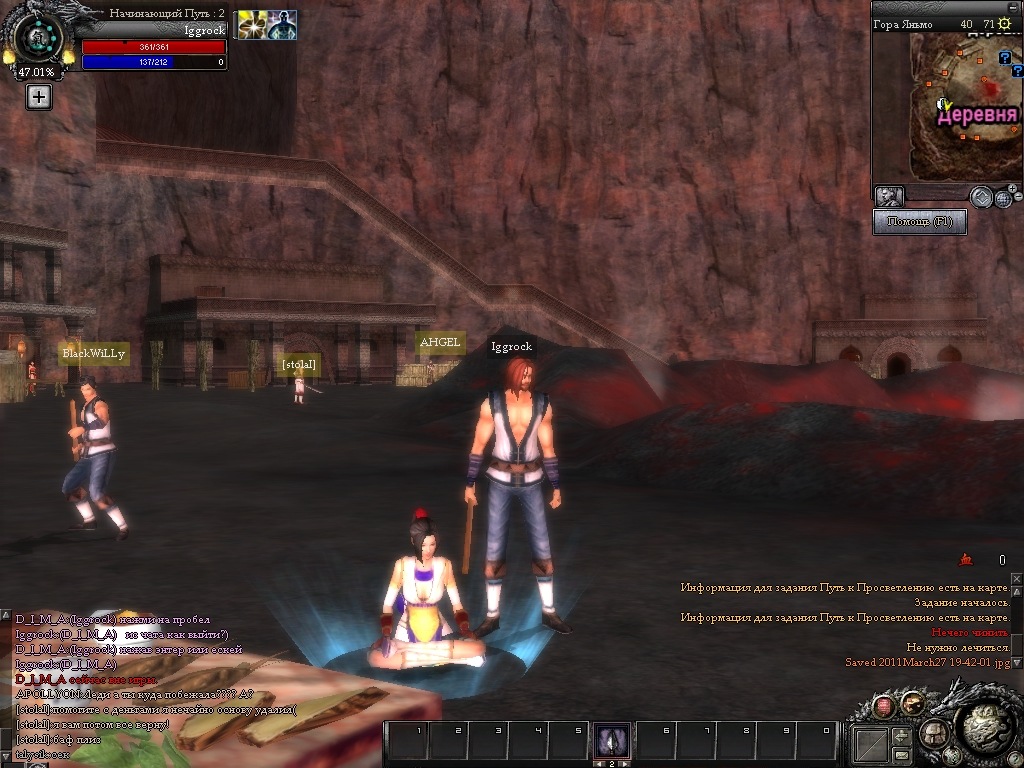This screenshot has width=1024, height=768.
Task: Open the world map globe icon
Action: click(1002, 198)
